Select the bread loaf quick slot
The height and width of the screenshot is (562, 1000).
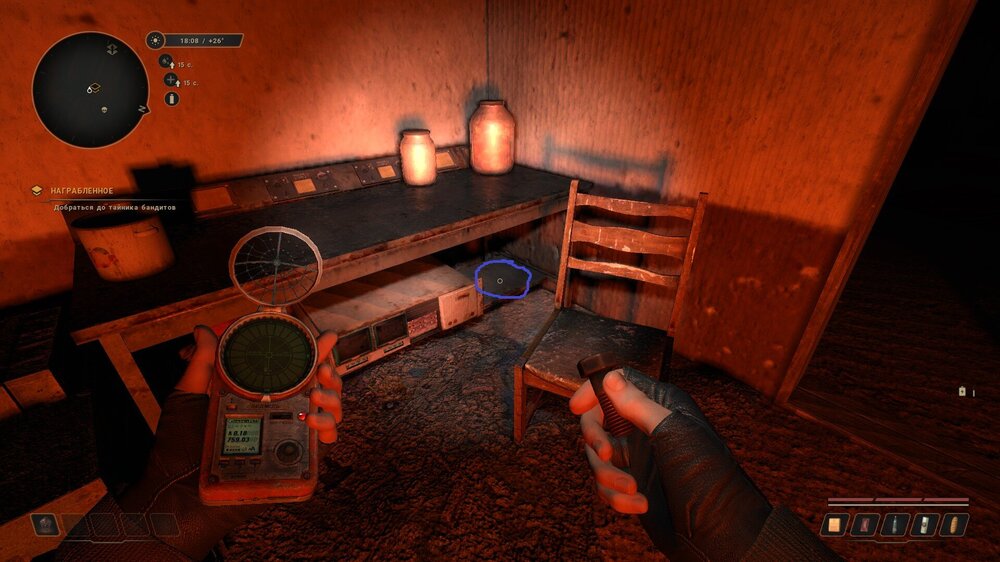pyautogui.click(x=956, y=524)
